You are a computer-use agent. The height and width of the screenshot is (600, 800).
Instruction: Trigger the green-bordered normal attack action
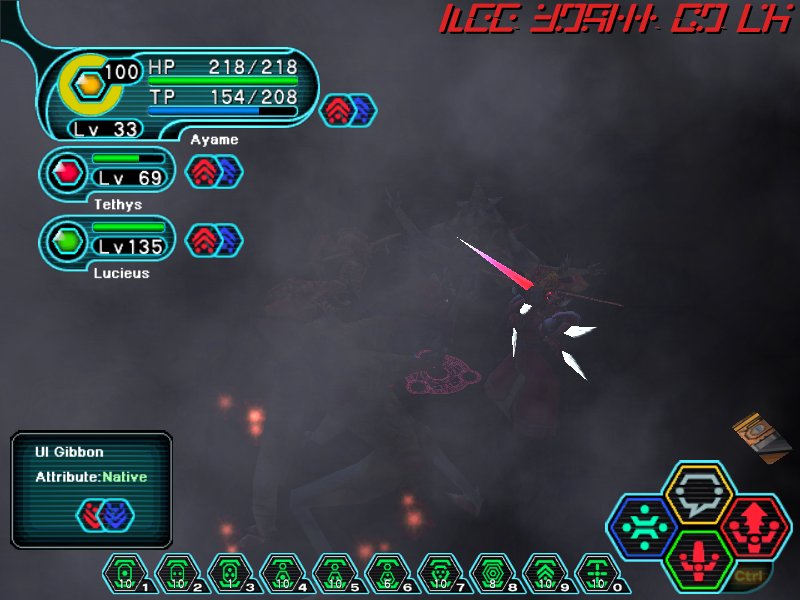[699, 558]
